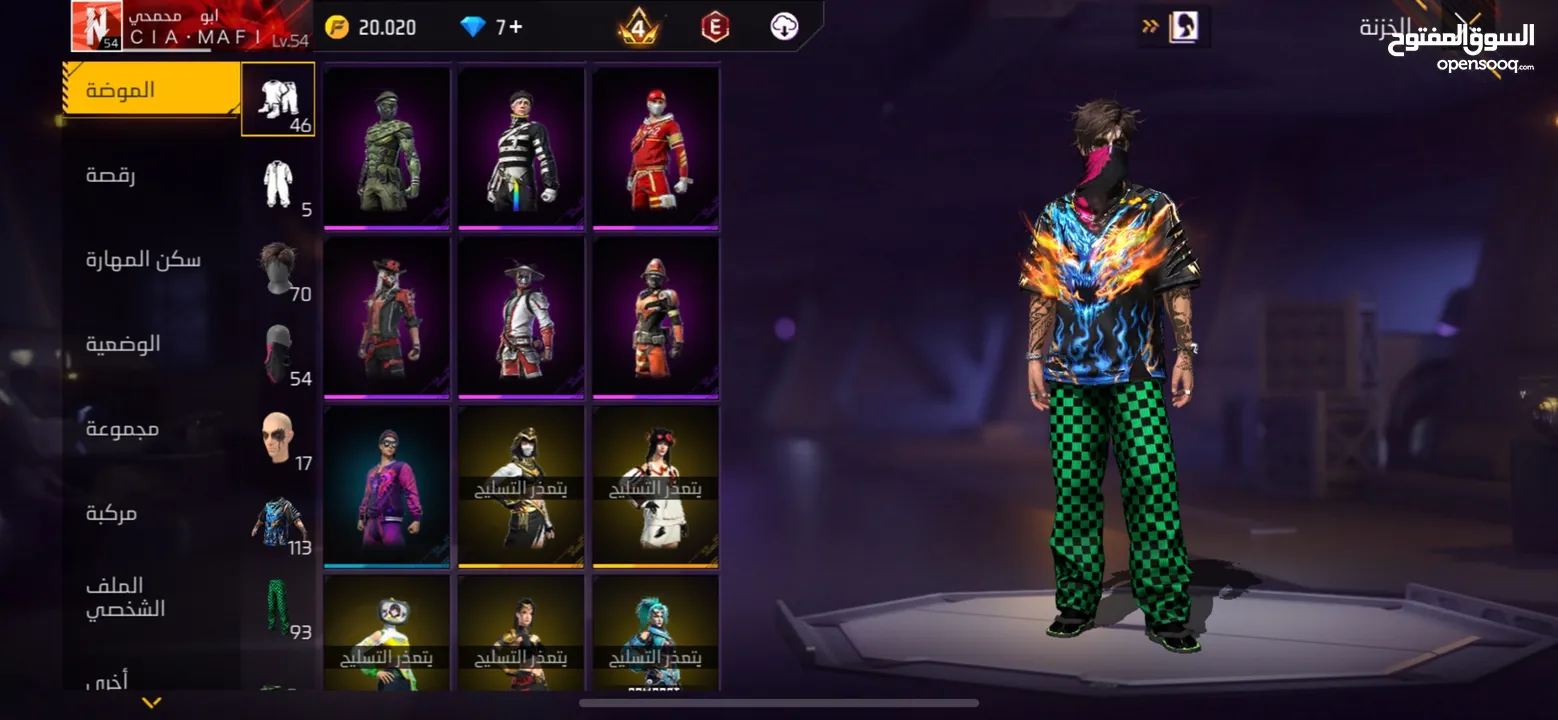Open the white jumpsuit subcategory showing 5

click(278, 184)
